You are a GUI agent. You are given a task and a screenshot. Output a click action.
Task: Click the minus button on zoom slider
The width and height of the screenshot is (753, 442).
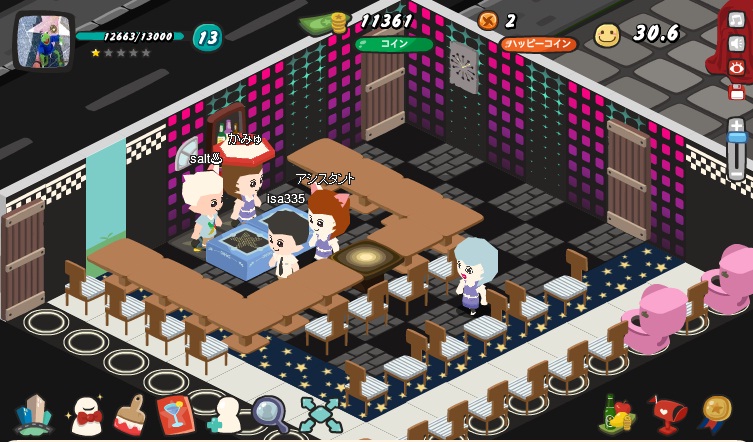pos(736,173)
